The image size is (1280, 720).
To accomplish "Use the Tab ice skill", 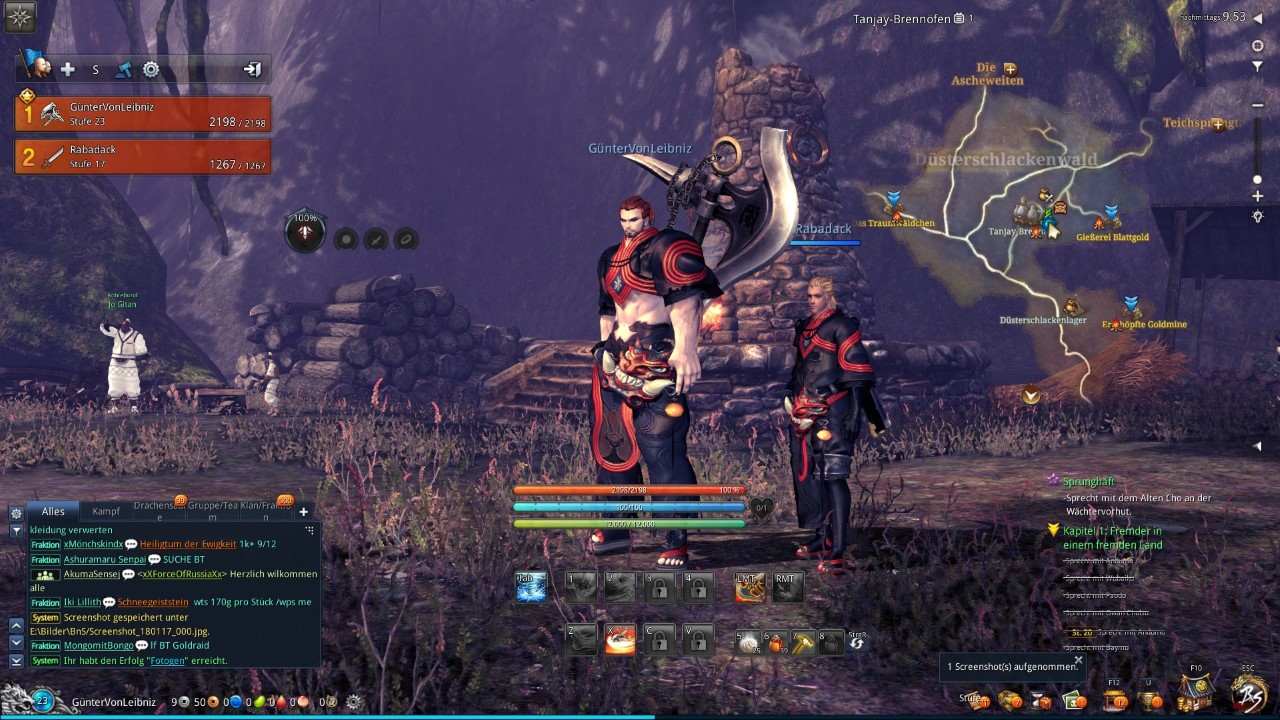I will coord(531,587).
